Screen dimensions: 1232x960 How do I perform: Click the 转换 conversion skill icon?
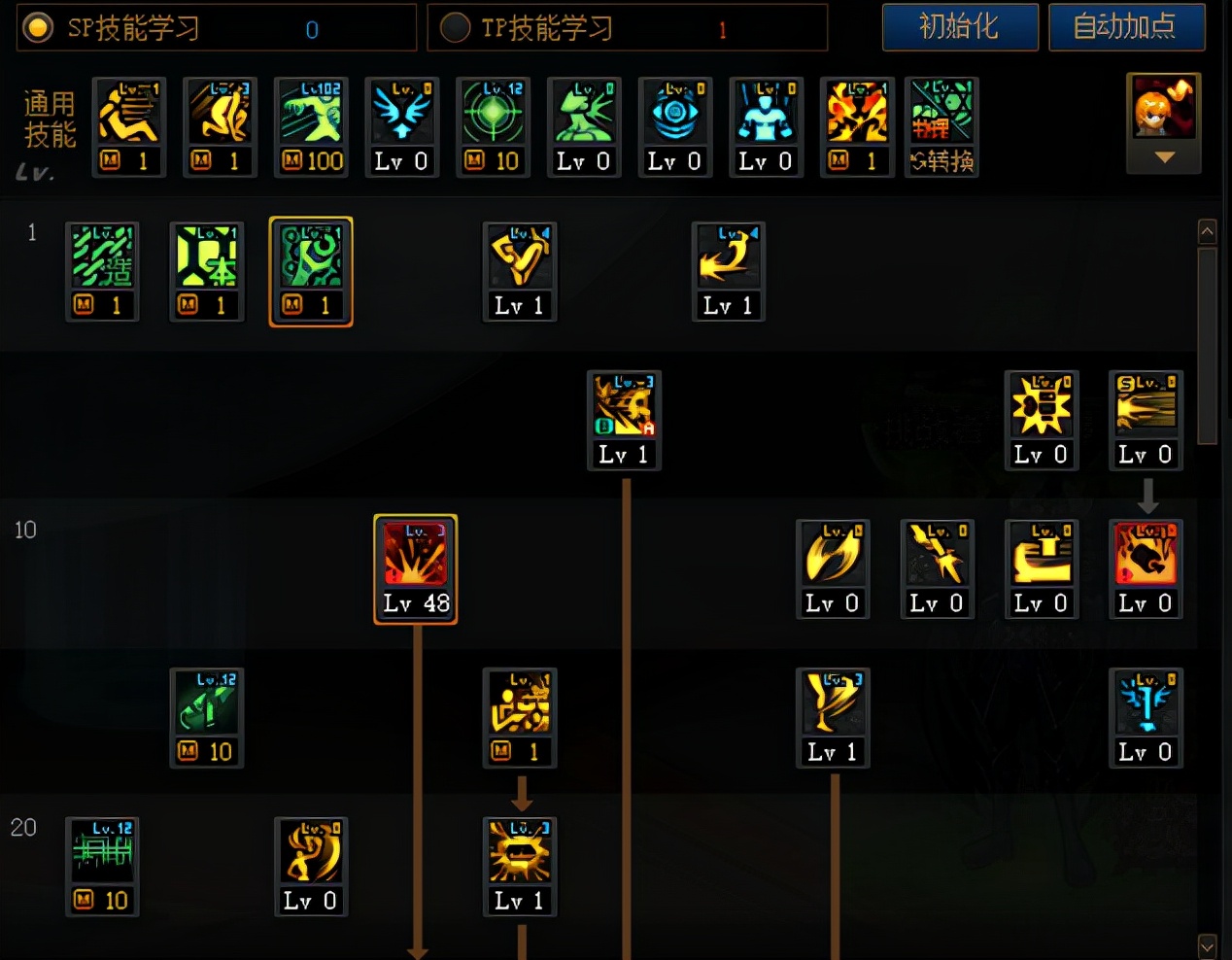tap(941, 126)
